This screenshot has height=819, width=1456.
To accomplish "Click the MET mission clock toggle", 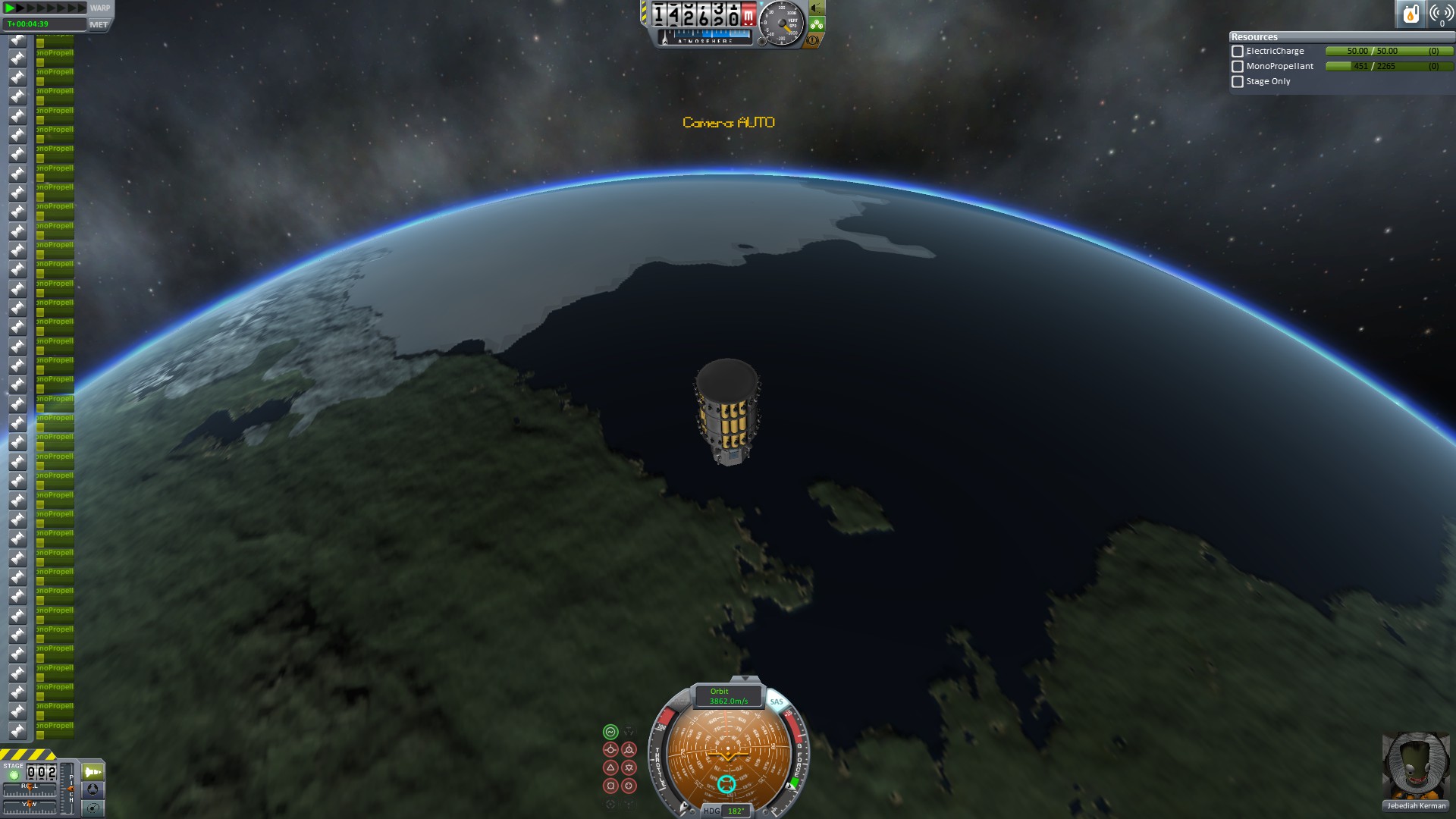I will 99,24.
